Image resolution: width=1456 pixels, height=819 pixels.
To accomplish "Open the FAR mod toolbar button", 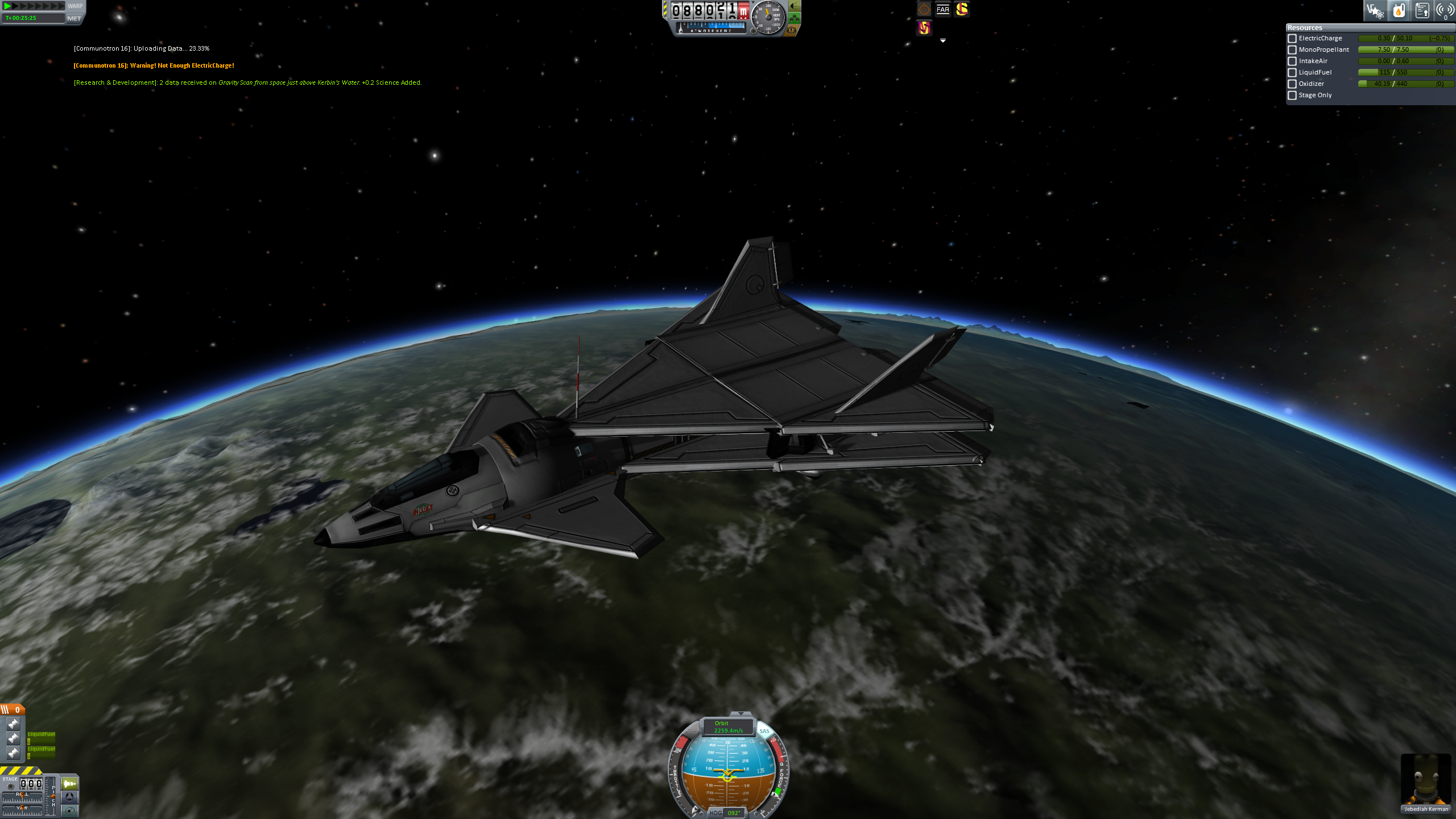I will click(x=943, y=9).
